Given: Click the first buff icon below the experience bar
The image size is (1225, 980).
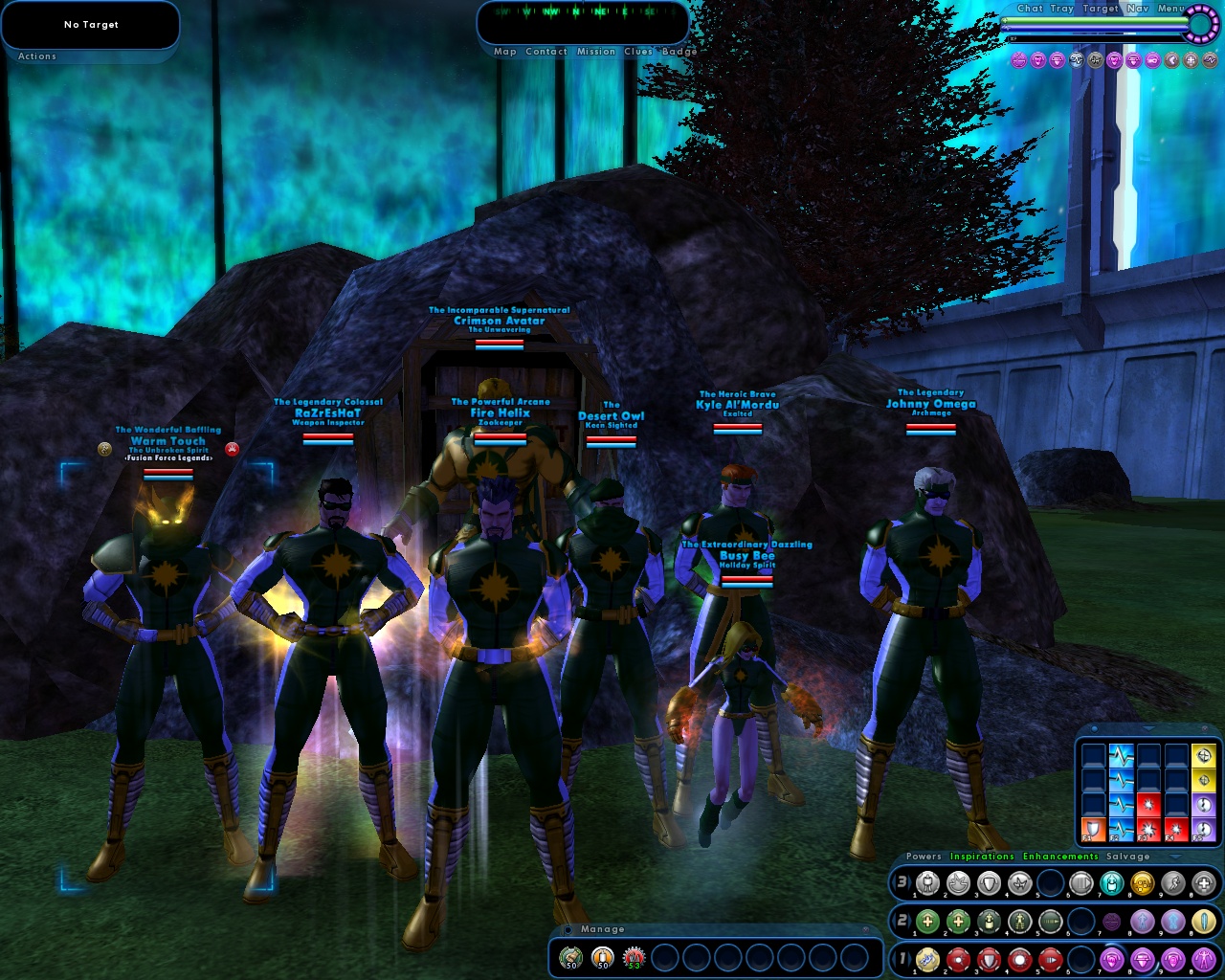Looking at the screenshot, I should (1017, 59).
